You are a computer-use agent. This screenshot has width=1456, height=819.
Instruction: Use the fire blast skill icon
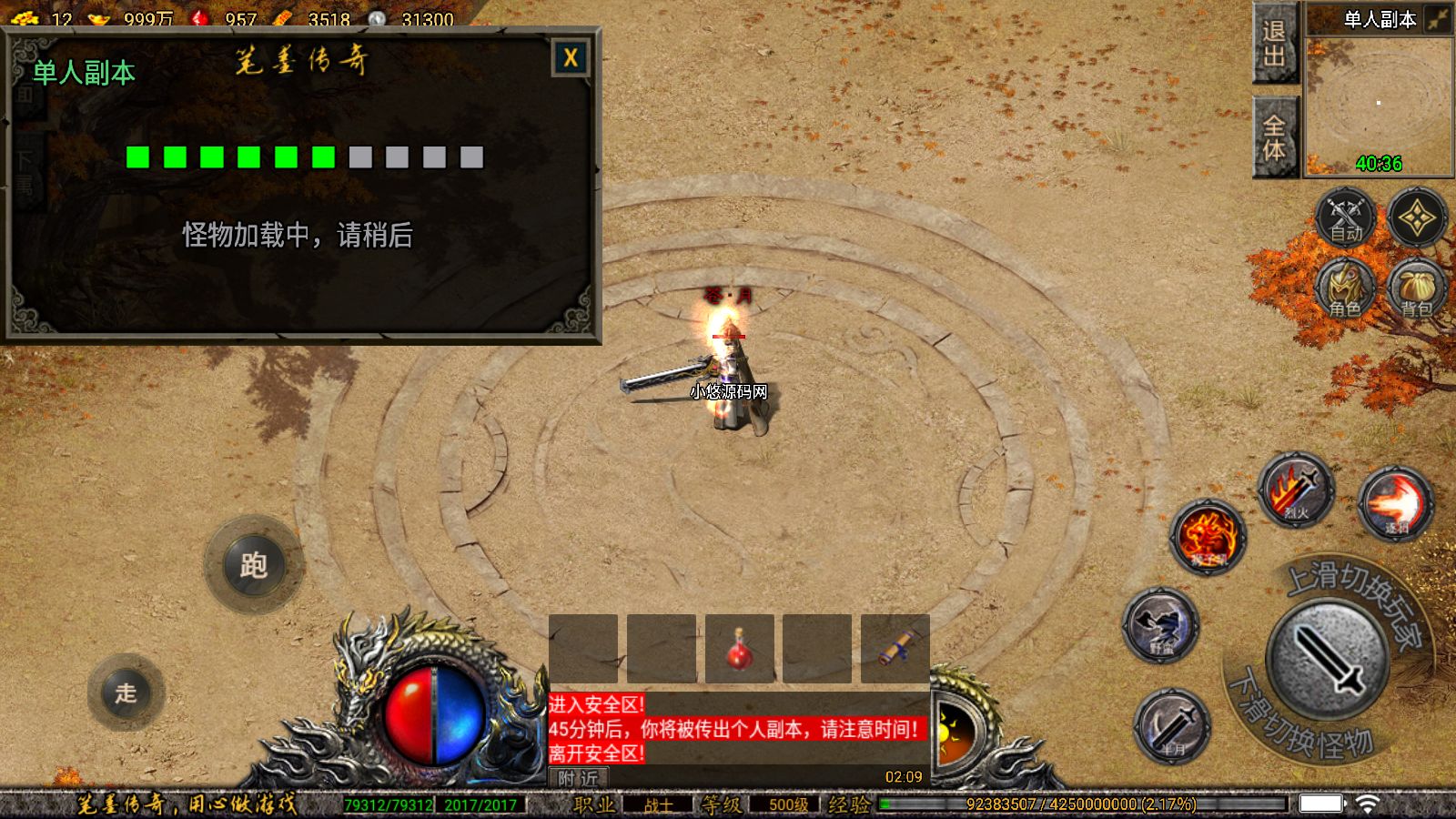[x=1395, y=503]
